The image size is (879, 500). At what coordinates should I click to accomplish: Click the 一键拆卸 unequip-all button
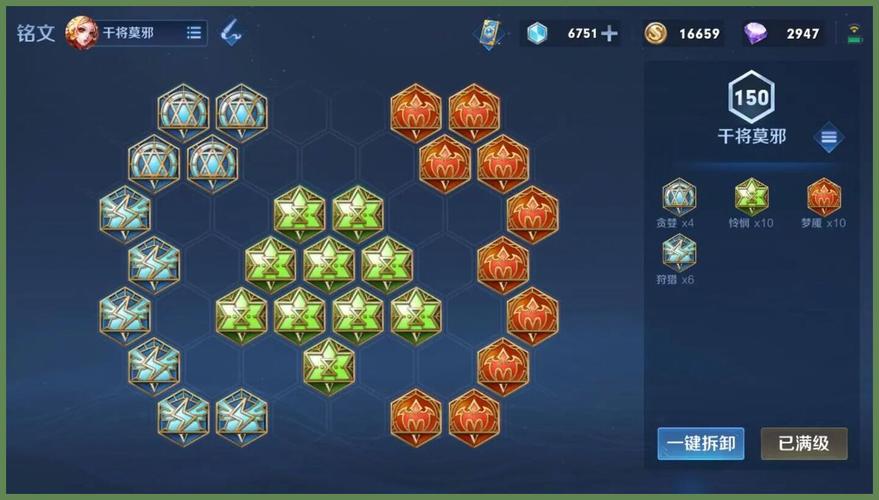tap(700, 443)
